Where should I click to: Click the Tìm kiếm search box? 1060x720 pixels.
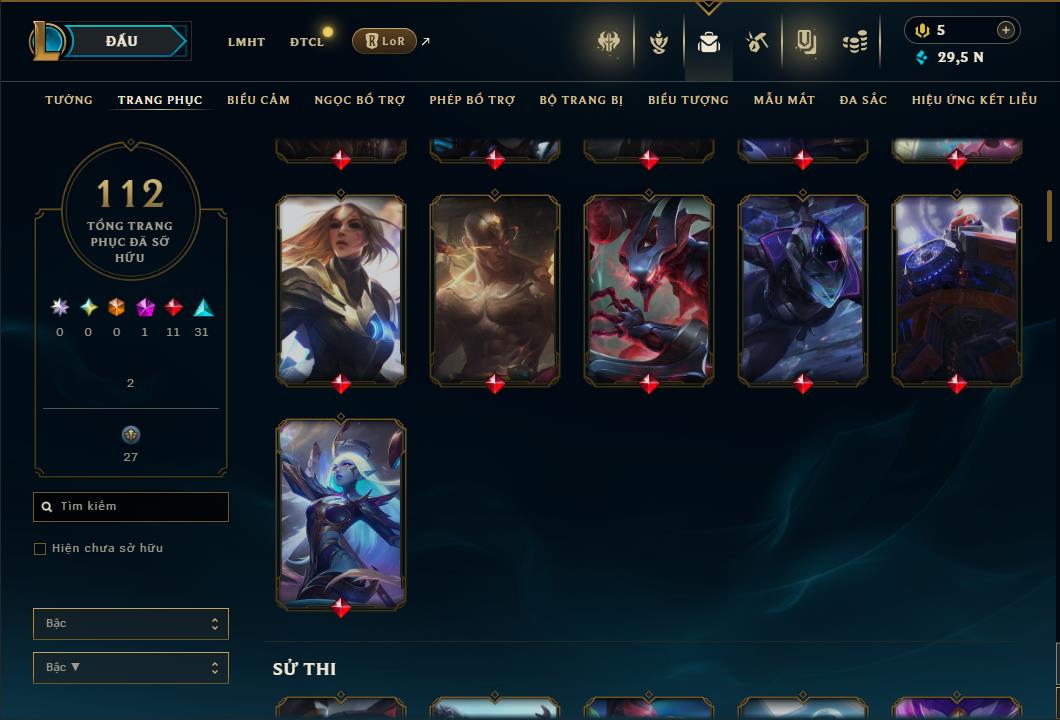[131, 507]
